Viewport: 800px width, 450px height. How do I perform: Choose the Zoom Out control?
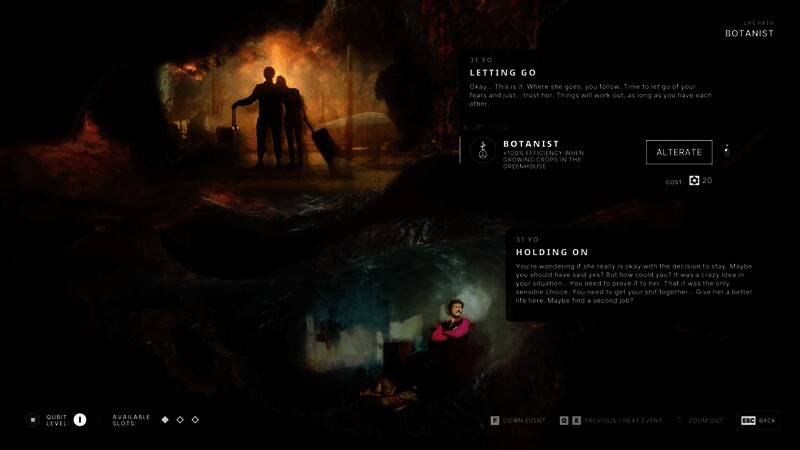point(702,420)
